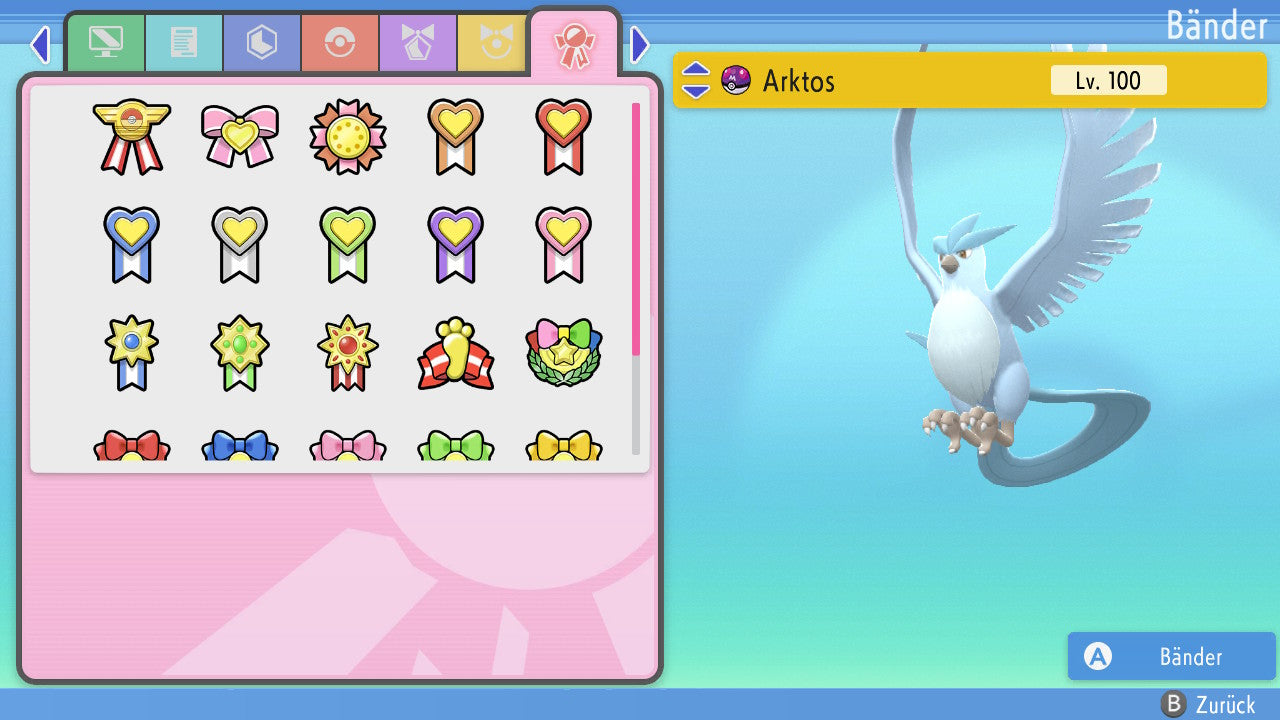Choose the blue heart medal ribbon
Screen dimensions: 1280x720
point(131,243)
